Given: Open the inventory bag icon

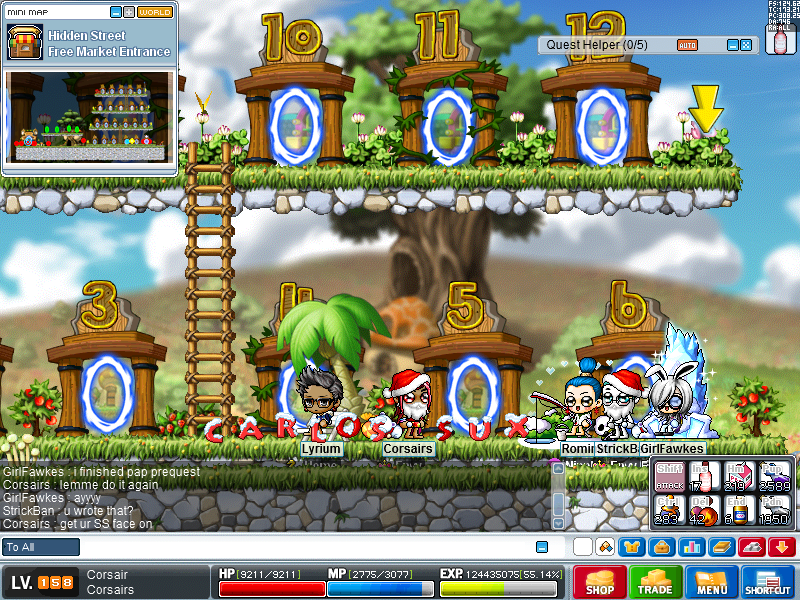Looking at the screenshot, I should (x=661, y=547).
